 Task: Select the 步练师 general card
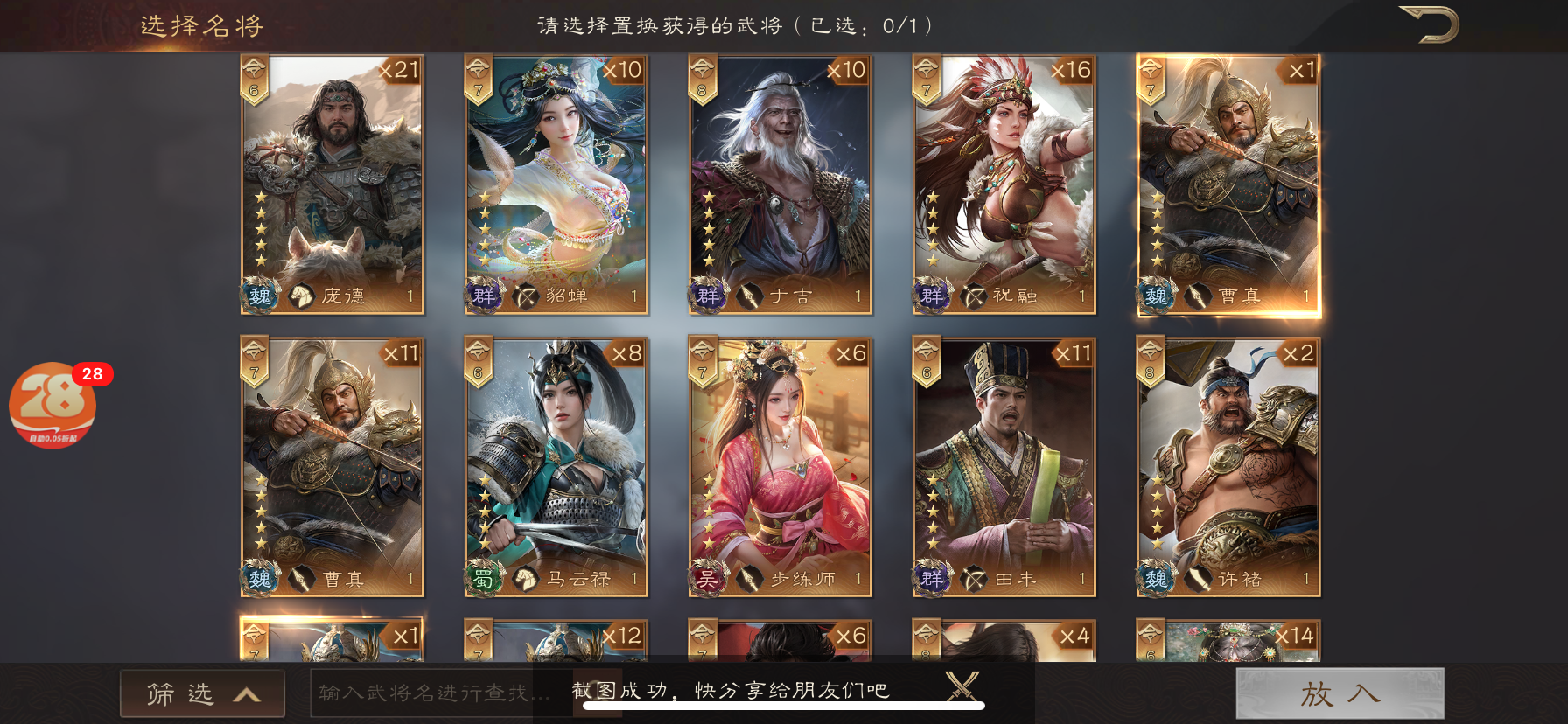pos(780,467)
